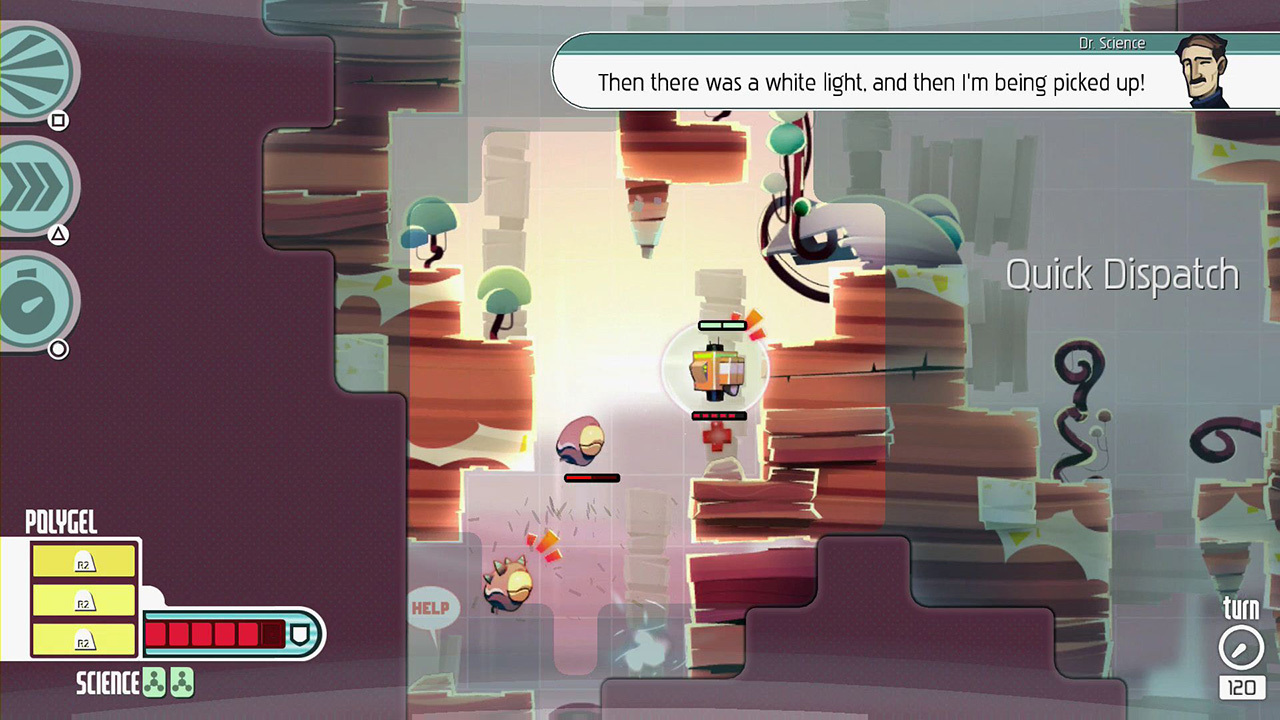
Task: Click the first green Science molecule icon
Action: click(x=156, y=682)
